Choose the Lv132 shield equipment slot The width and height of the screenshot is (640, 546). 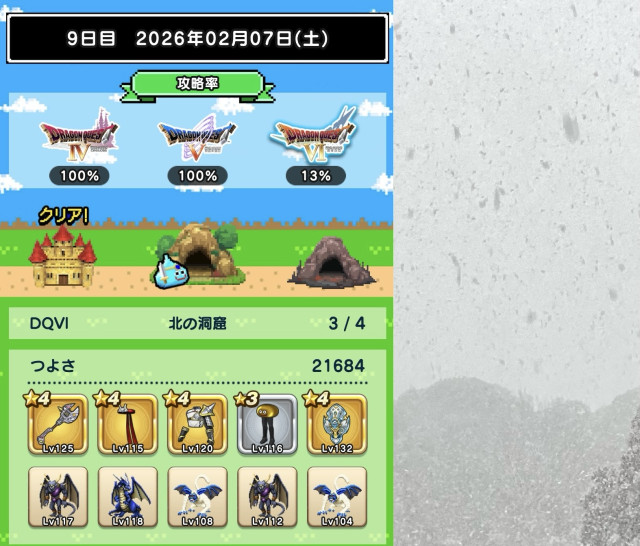pos(336,425)
